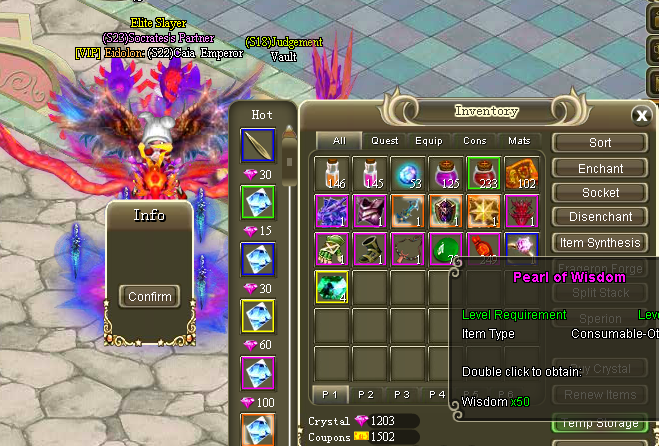The width and height of the screenshot is (659, 446).
Task: Sort the inventory items
Action: coord(600,143)
